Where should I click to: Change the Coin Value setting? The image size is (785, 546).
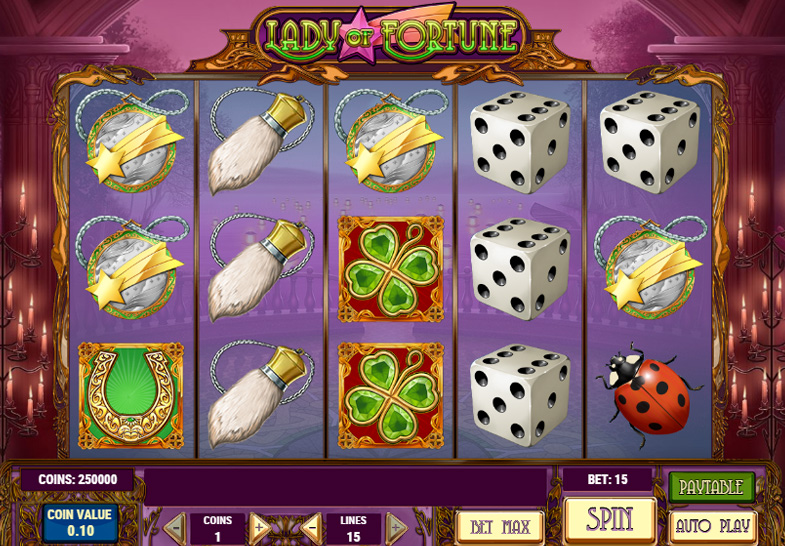[x=81, y=523]
